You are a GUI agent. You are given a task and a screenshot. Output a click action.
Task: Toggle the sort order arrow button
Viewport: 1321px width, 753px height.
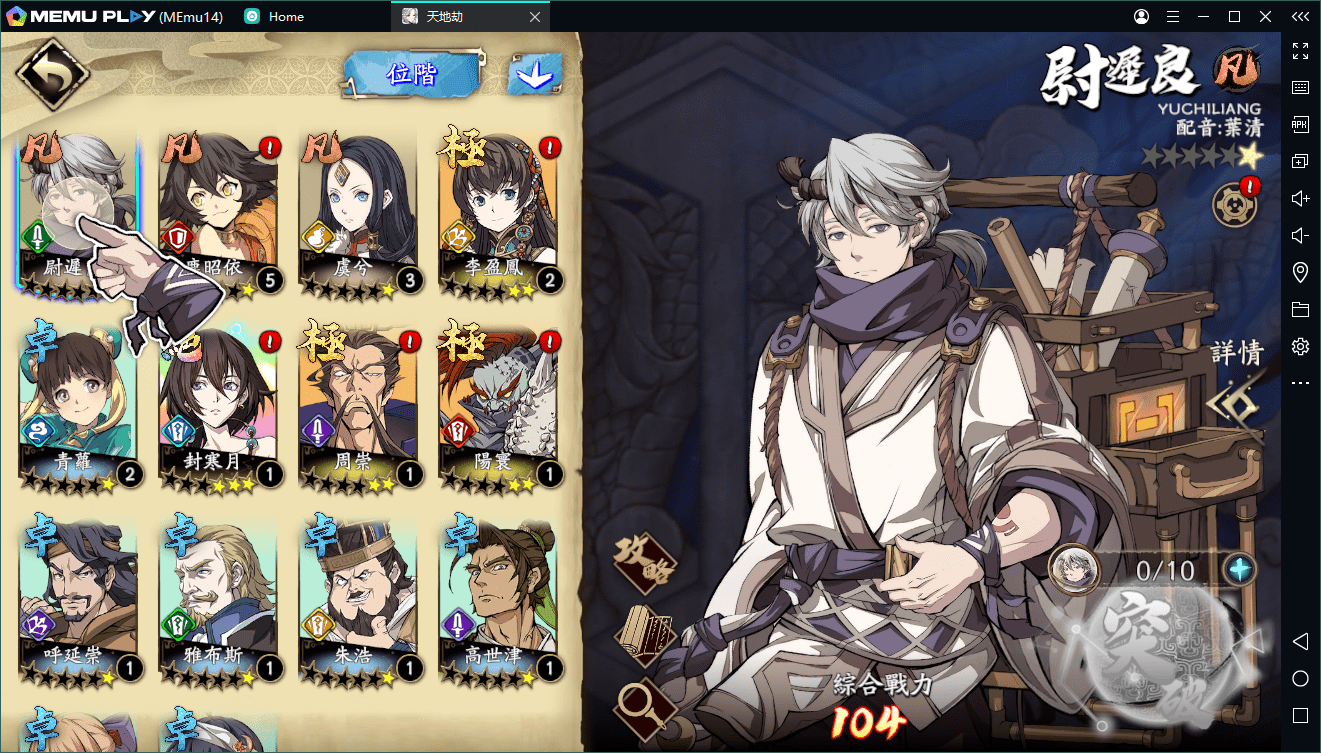(534, 75)
